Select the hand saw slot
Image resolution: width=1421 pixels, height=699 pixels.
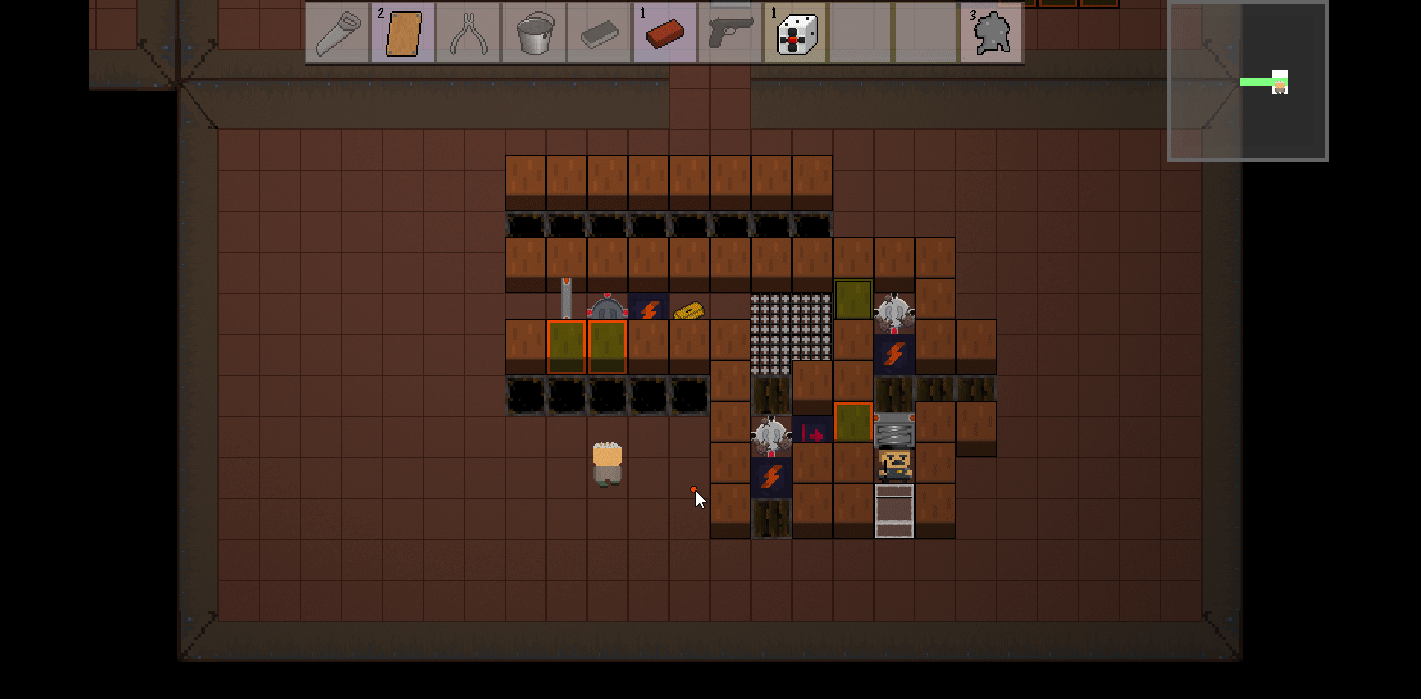(337, 34)
